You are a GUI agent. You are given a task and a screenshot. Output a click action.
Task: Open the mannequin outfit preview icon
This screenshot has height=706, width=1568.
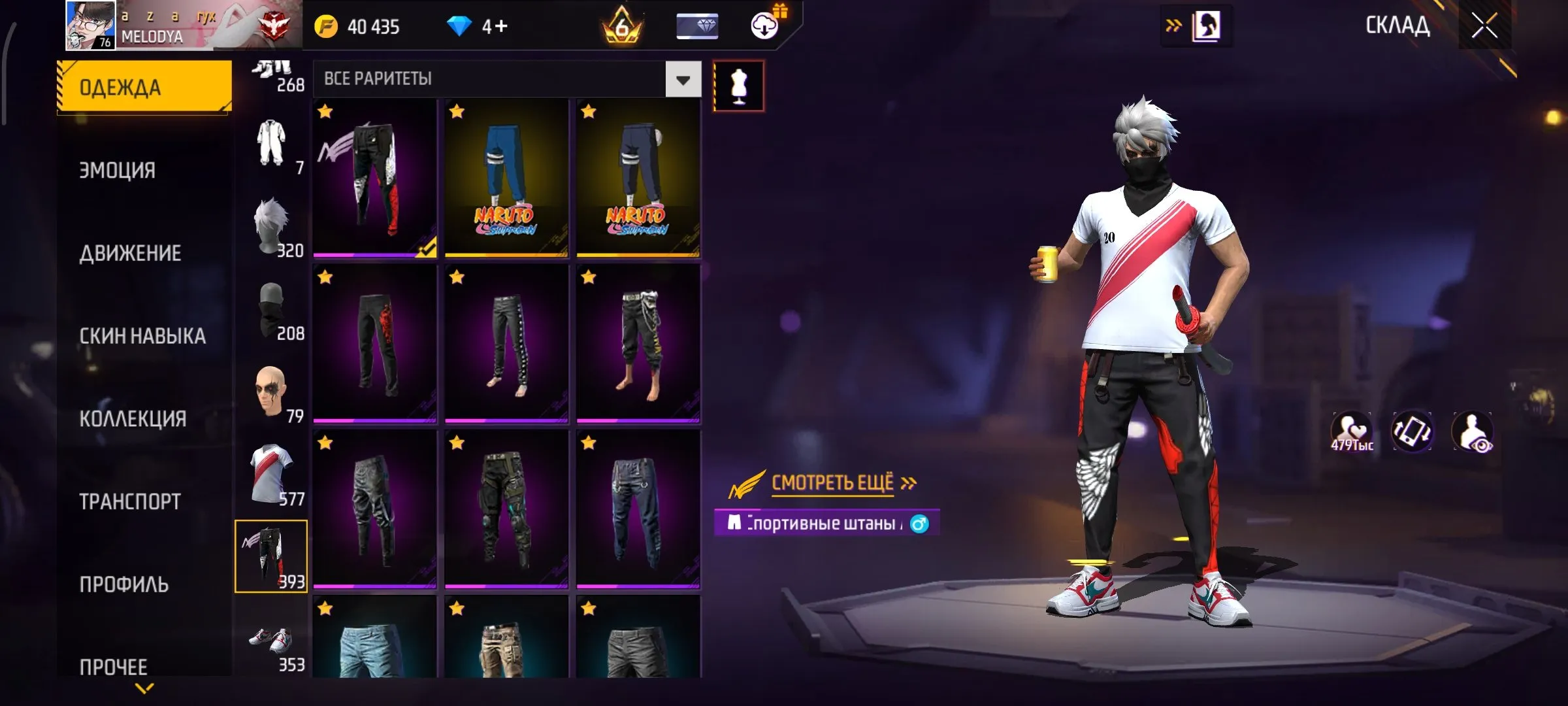(739, 85)
